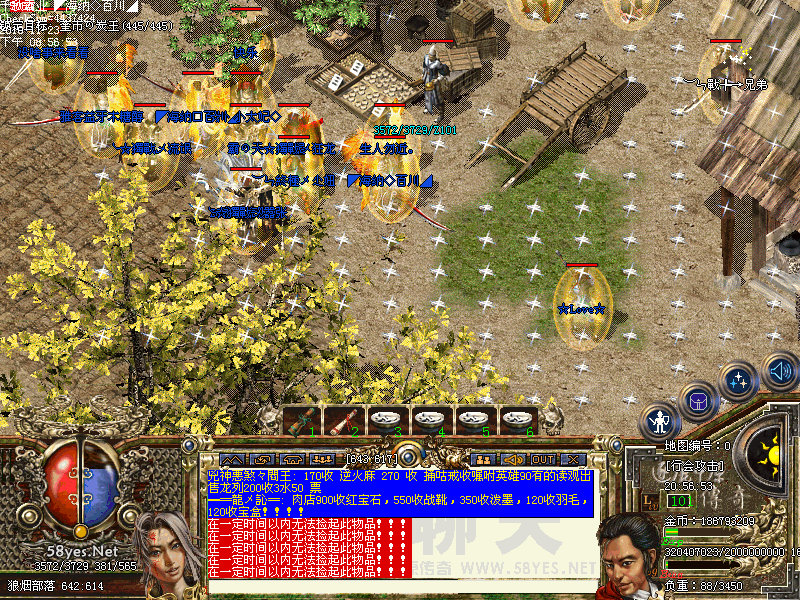Select the bowl item in belt slot 6
This screenshot has width=800, height=600.
514,420
